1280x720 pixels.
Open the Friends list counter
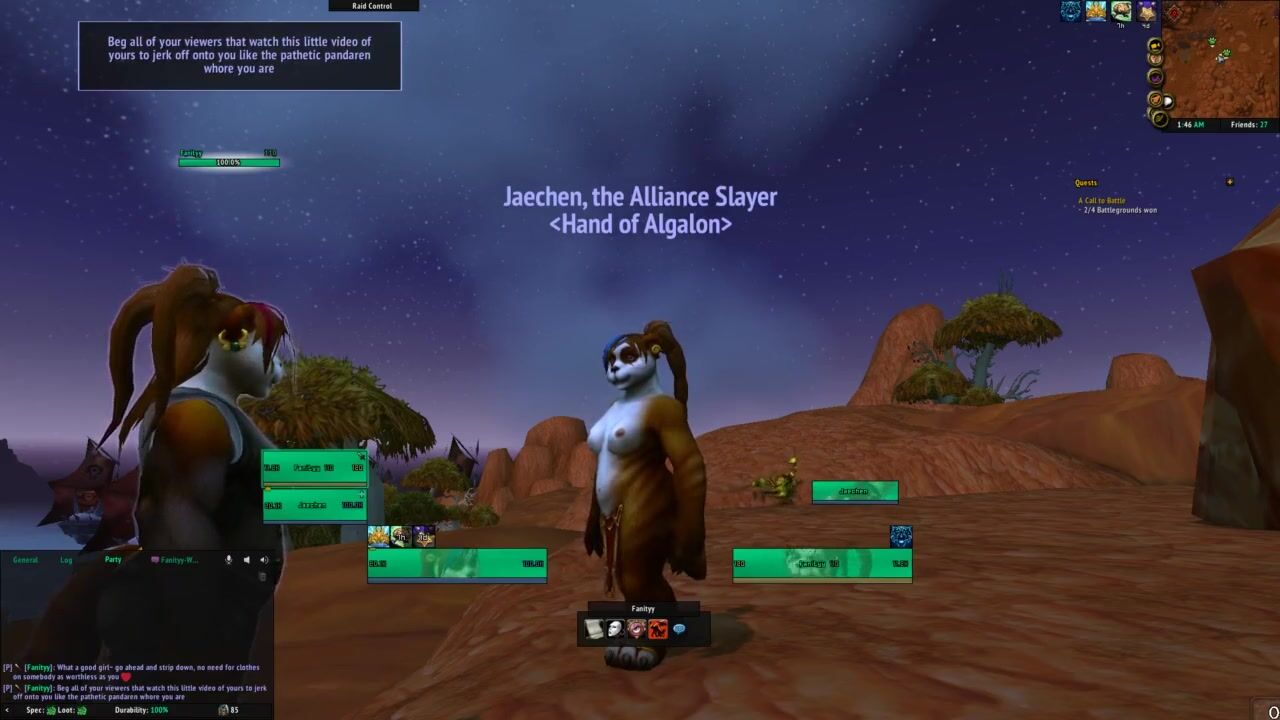(1249, 125)
